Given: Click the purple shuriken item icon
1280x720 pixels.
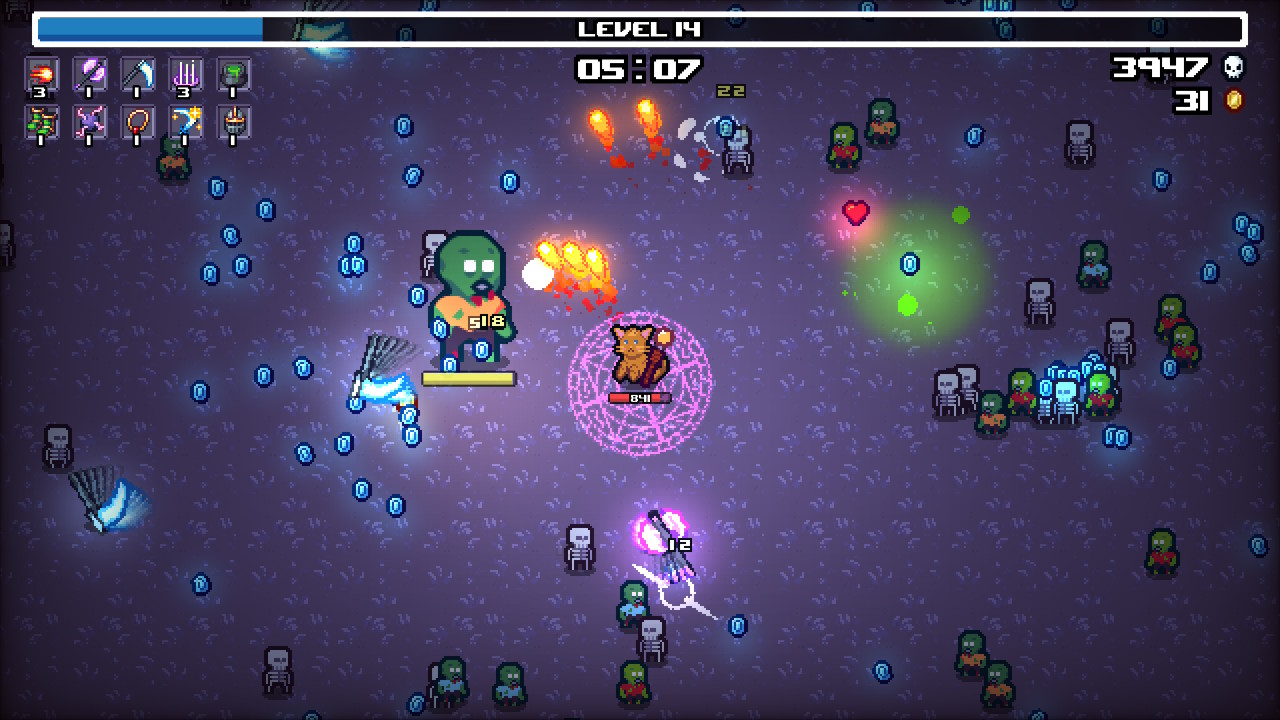Looking at the screenshot, I should pyautogui.click(x=90, y=122).
